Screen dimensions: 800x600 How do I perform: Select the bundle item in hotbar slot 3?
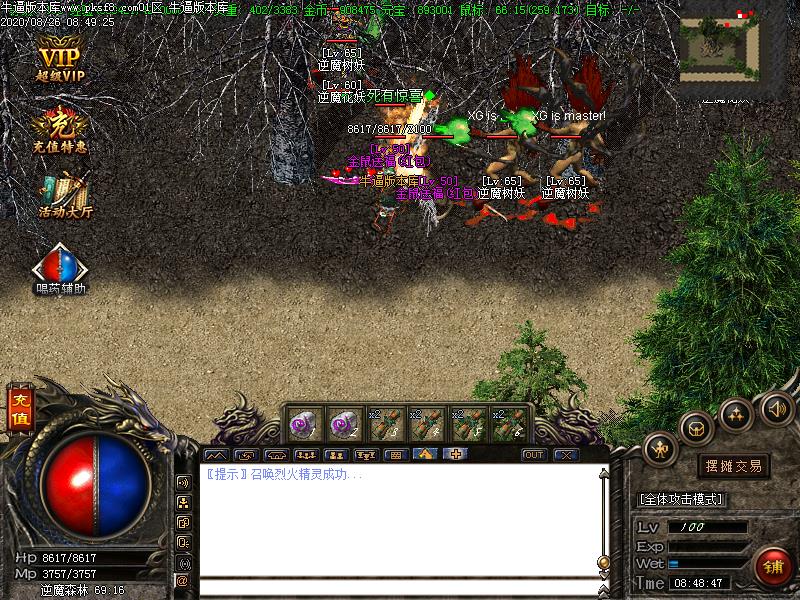(386, 423)
